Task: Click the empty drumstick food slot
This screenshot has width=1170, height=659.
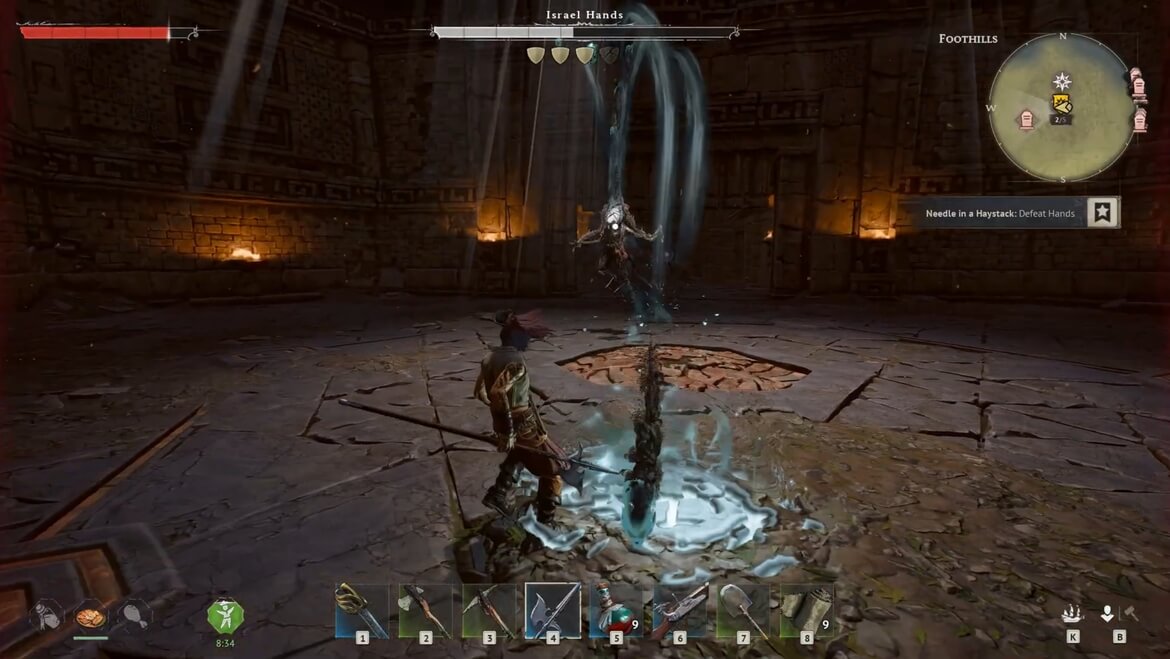Action: click(x=134, y=615)
